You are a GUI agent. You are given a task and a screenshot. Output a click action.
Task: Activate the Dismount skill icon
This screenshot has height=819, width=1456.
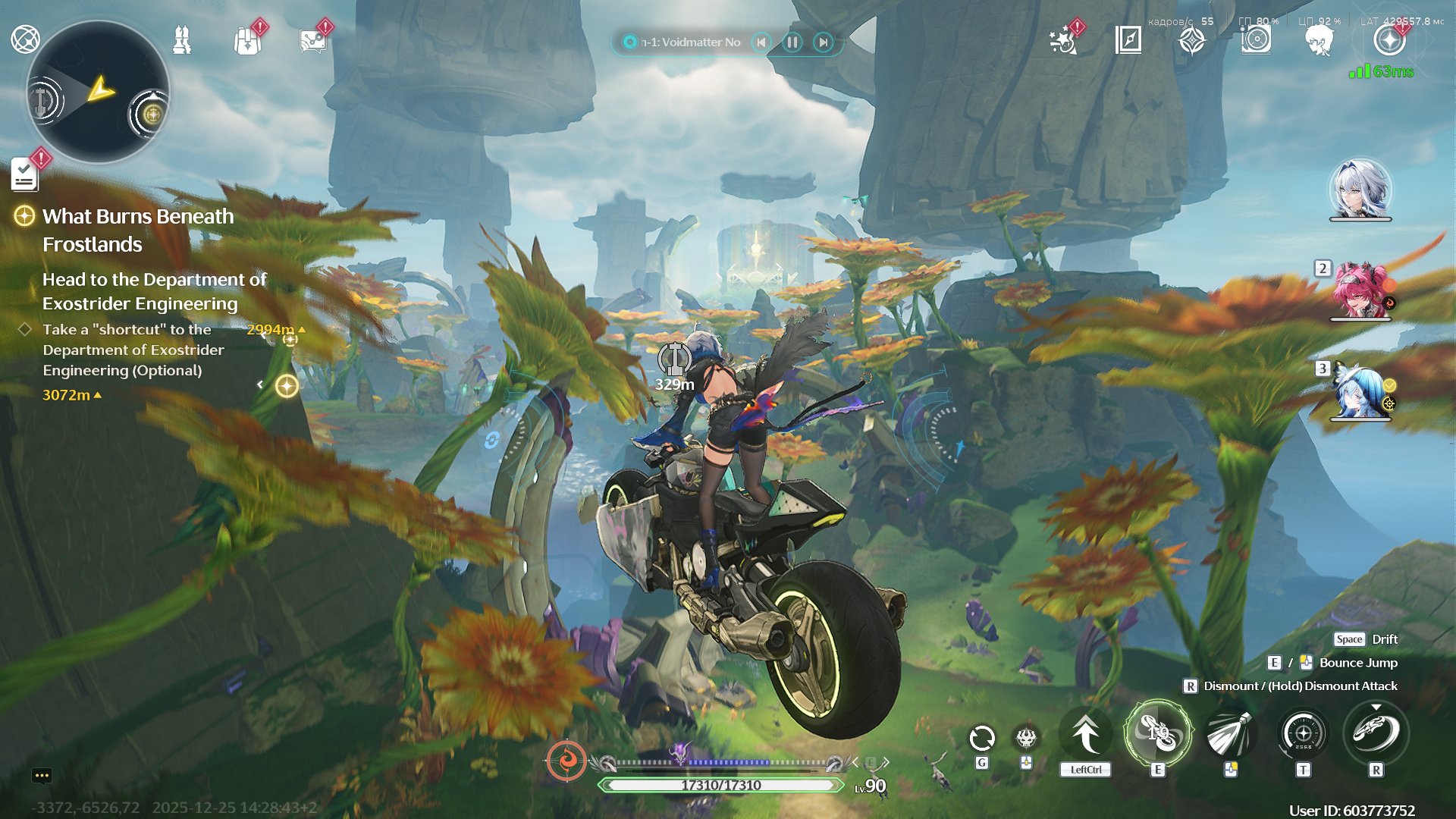coord(1376,733)
